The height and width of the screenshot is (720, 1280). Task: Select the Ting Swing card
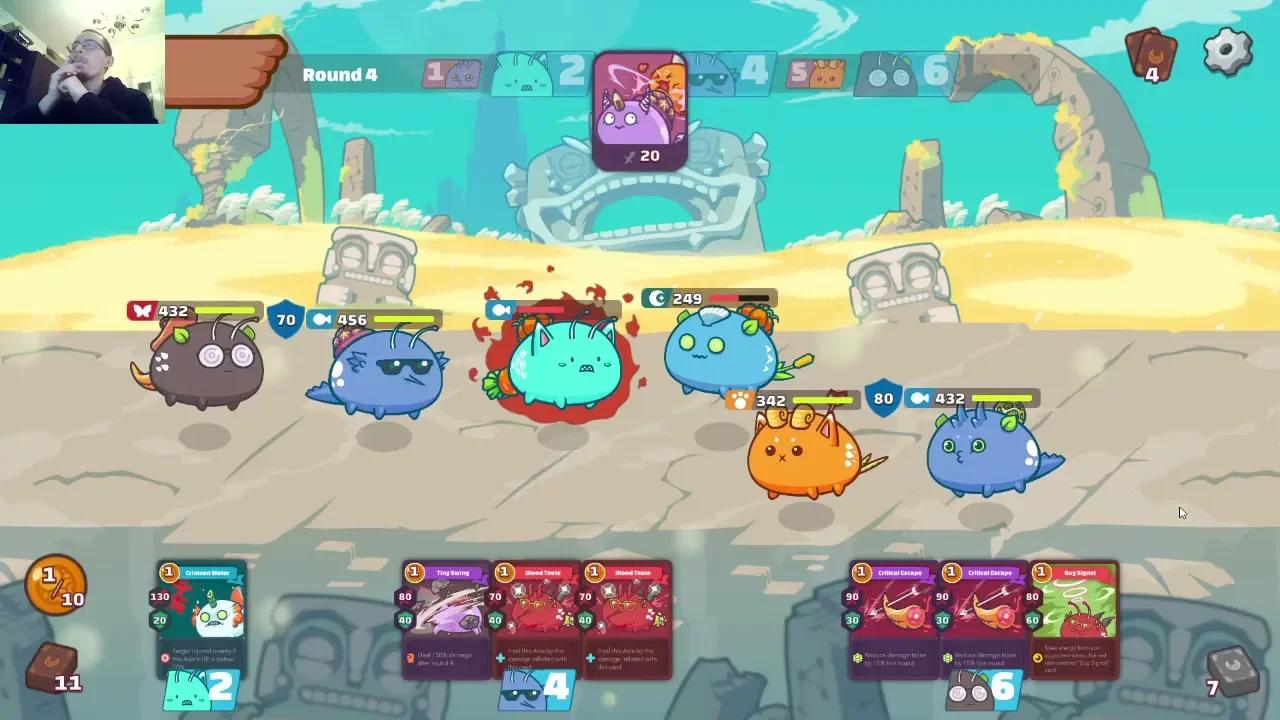[x=444, y=620]
